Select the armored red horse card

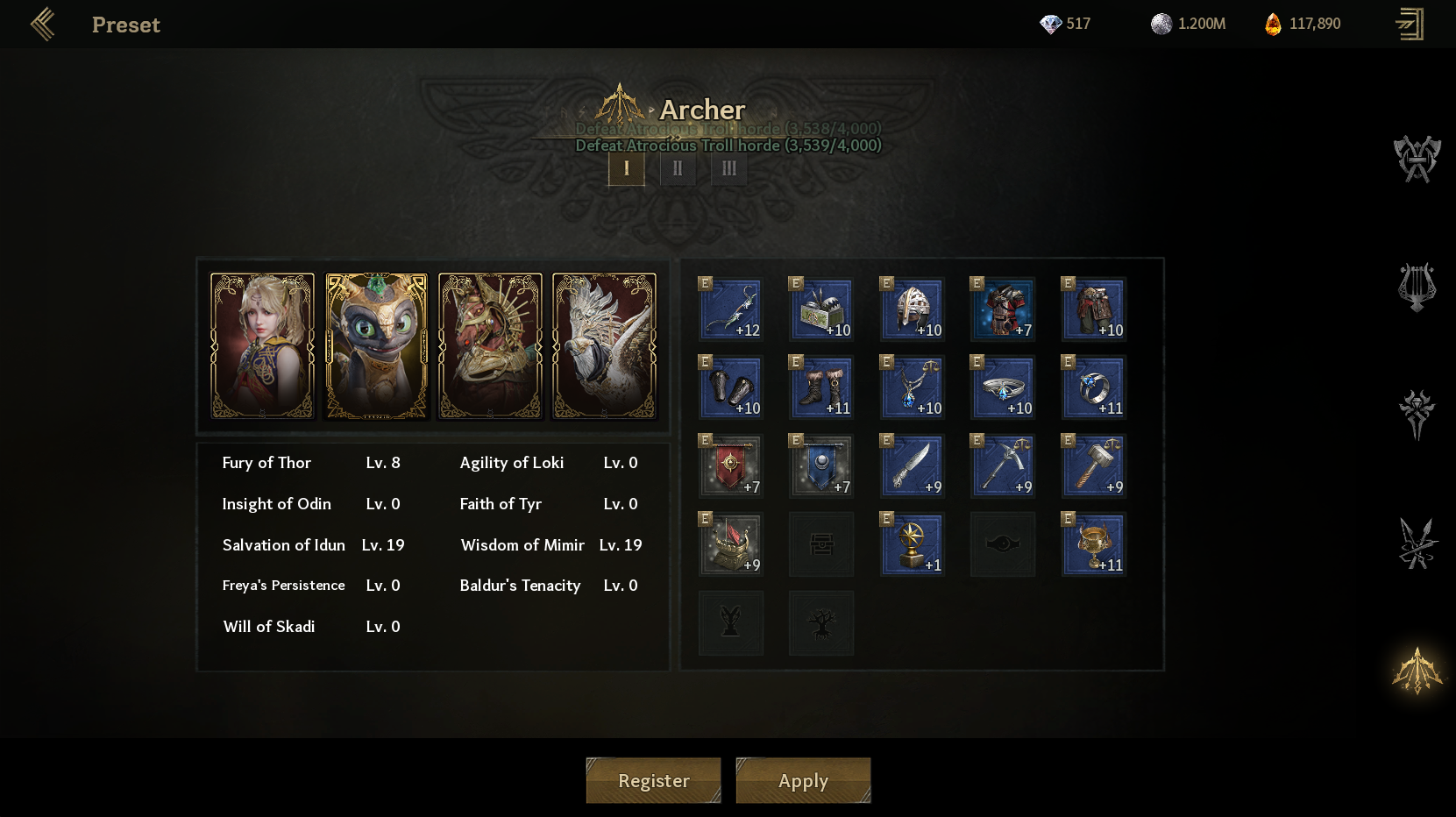(490, 345)
